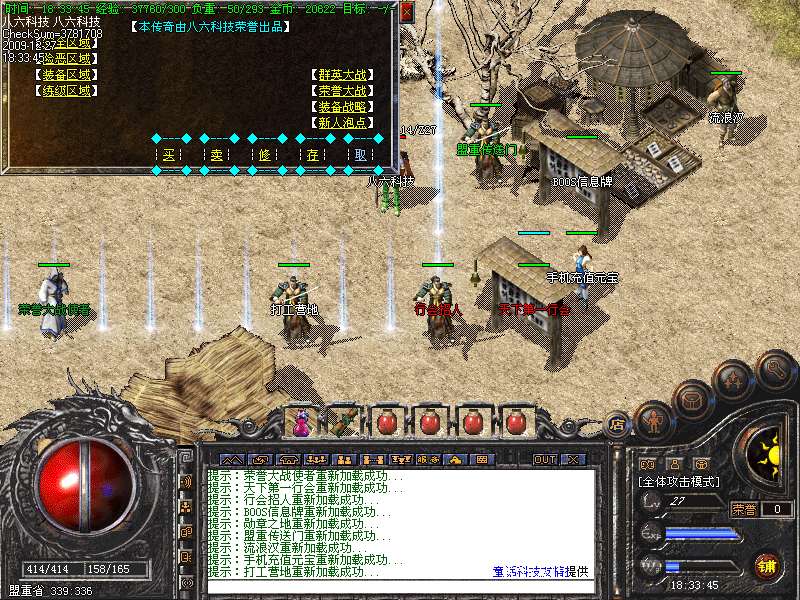Close the top-left info panel
This screenshot has width=800, height=600.
pyautogui.click(x=406, y=12)
